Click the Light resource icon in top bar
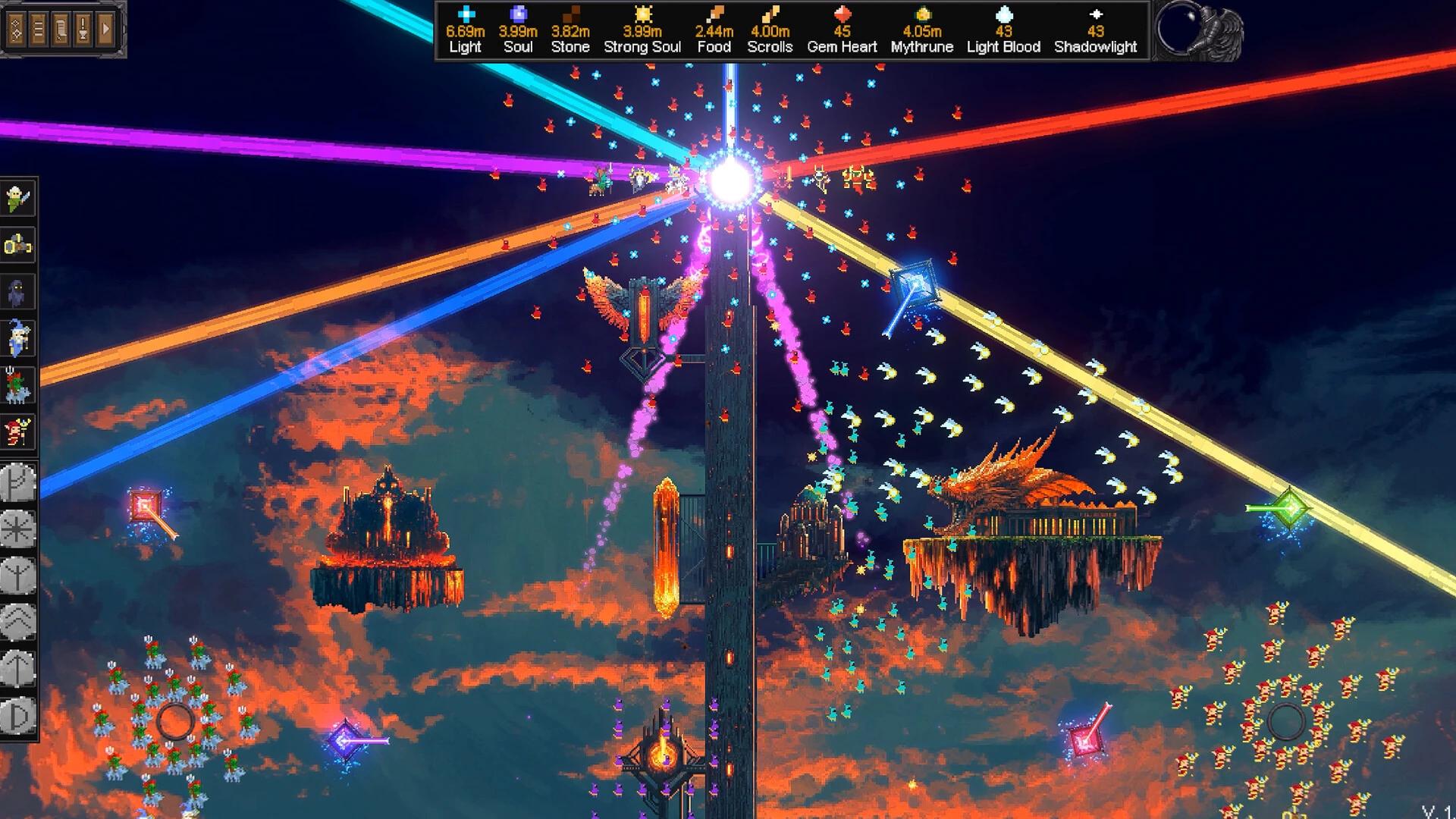 (465, 13)
